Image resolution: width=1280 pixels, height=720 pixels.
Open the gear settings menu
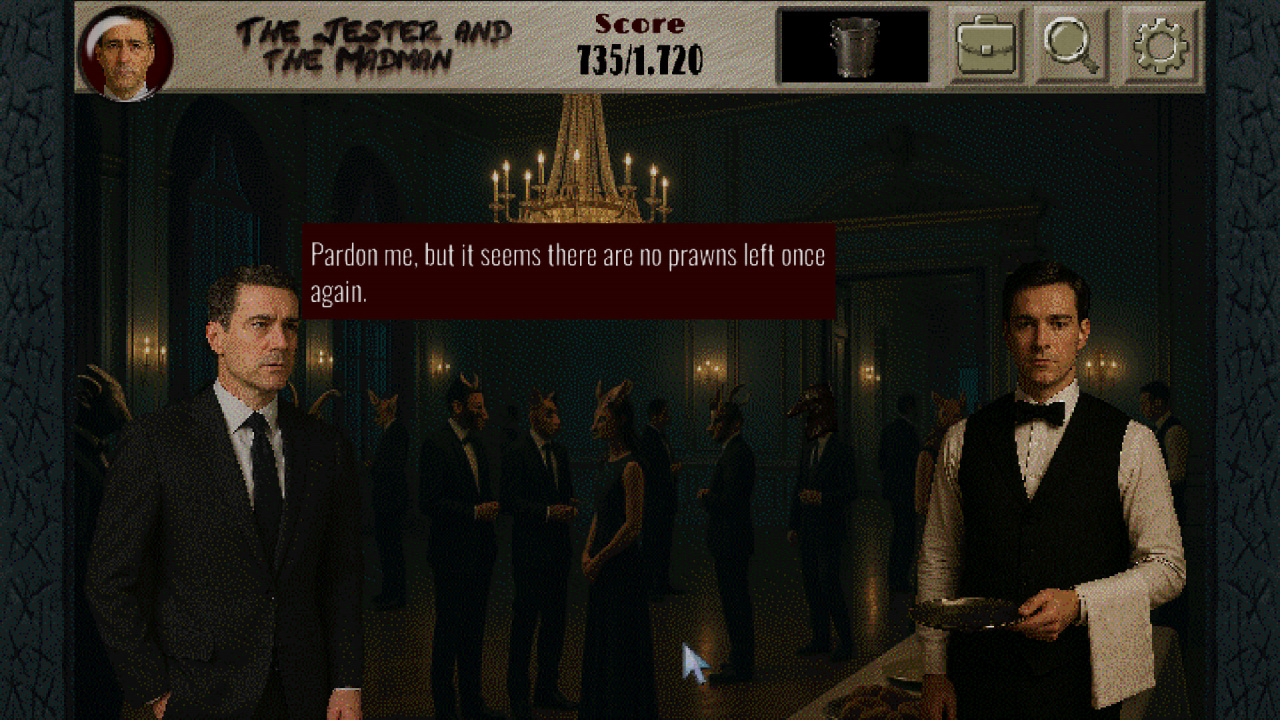(x=1159, y=45)
